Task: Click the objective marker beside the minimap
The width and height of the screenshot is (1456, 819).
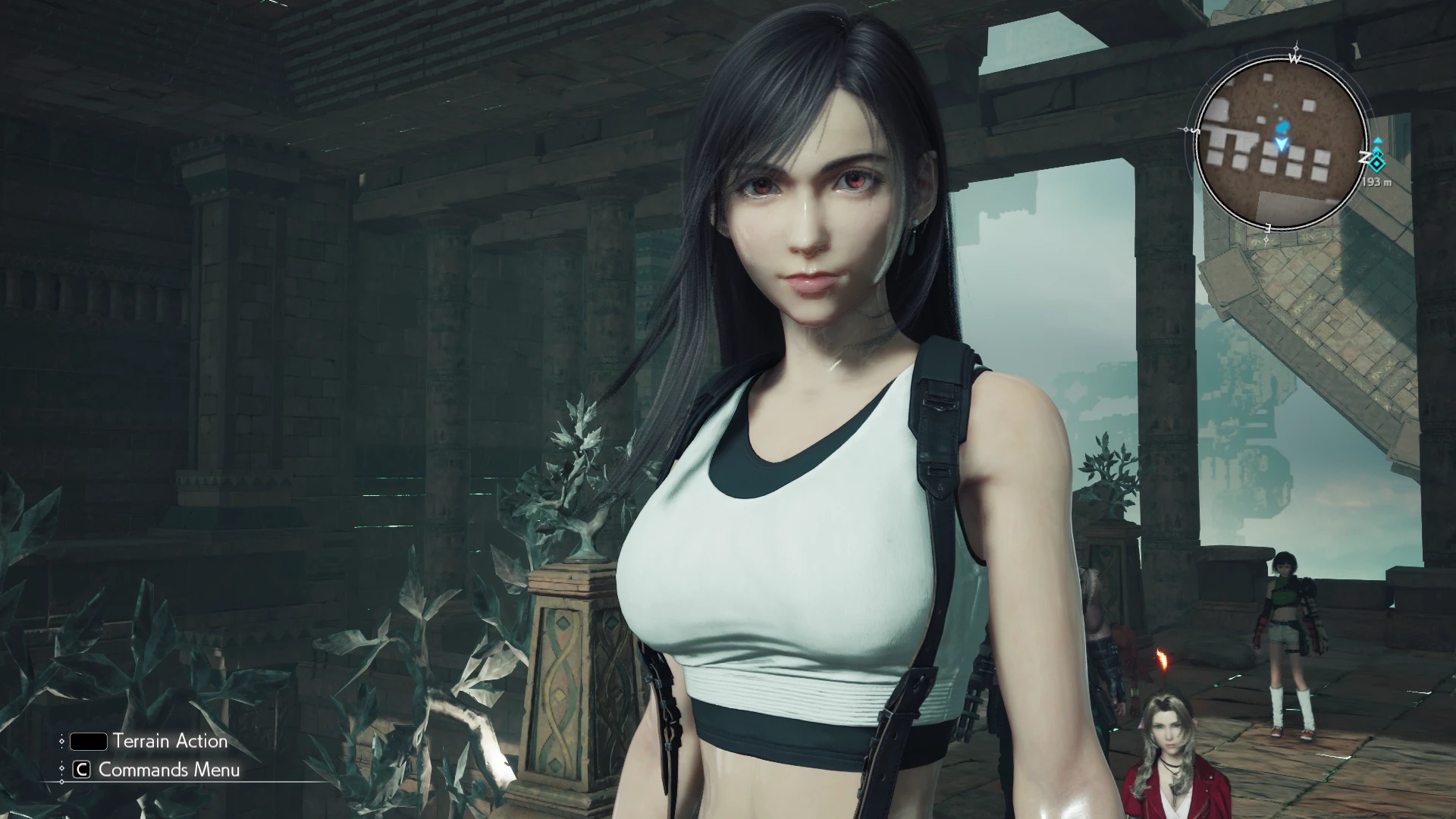Action: click(1377, 159)
